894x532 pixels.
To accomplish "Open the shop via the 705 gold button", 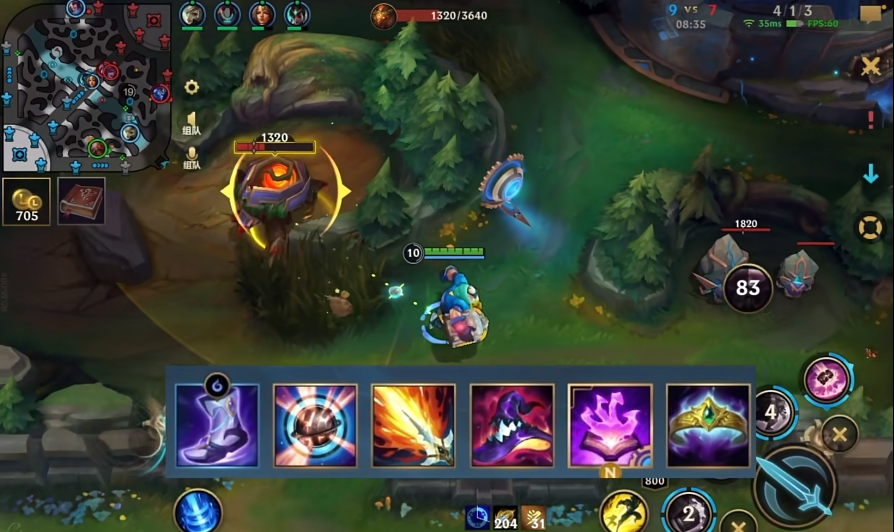I will 27,202.
